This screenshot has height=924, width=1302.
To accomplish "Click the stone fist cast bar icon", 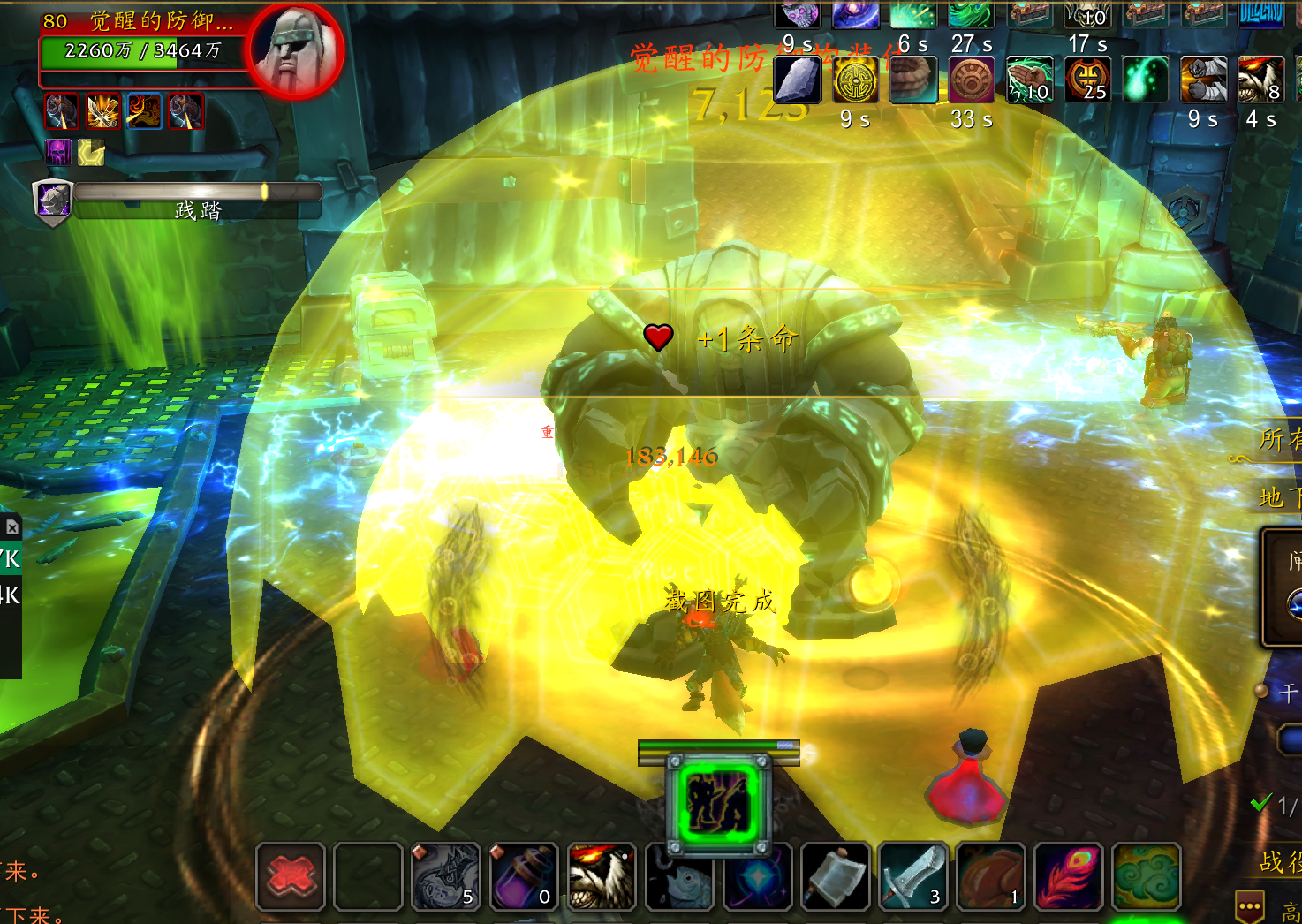I will [x=52, y=201].
